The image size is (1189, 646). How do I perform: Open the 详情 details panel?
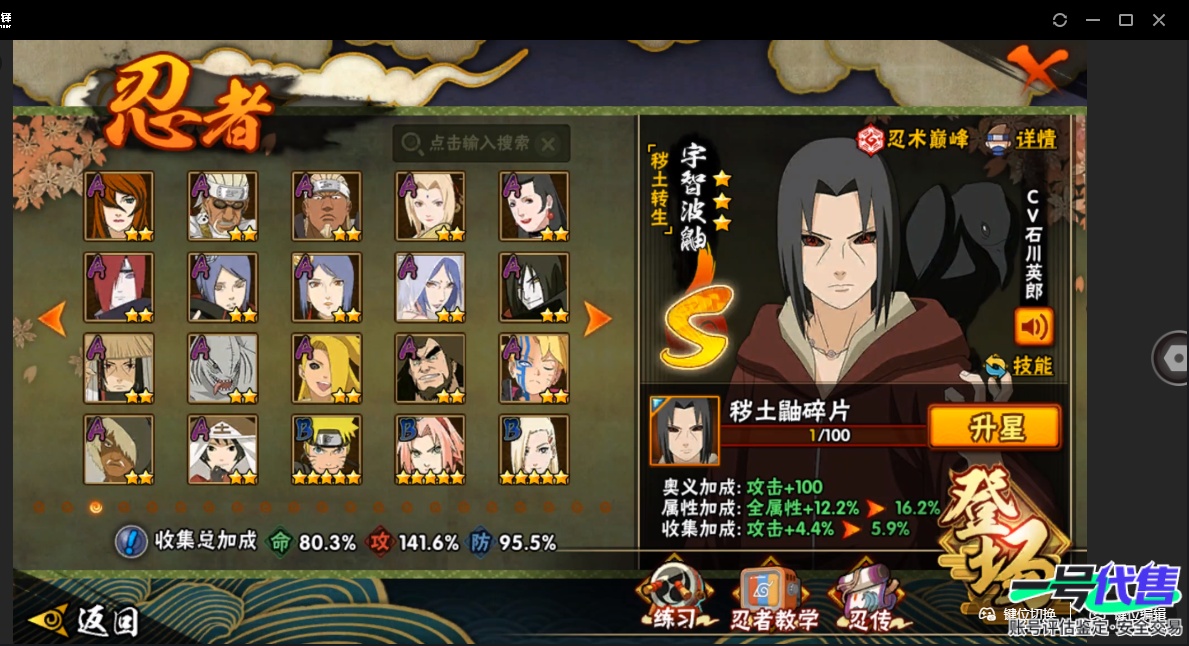[x=1020, y=140]
